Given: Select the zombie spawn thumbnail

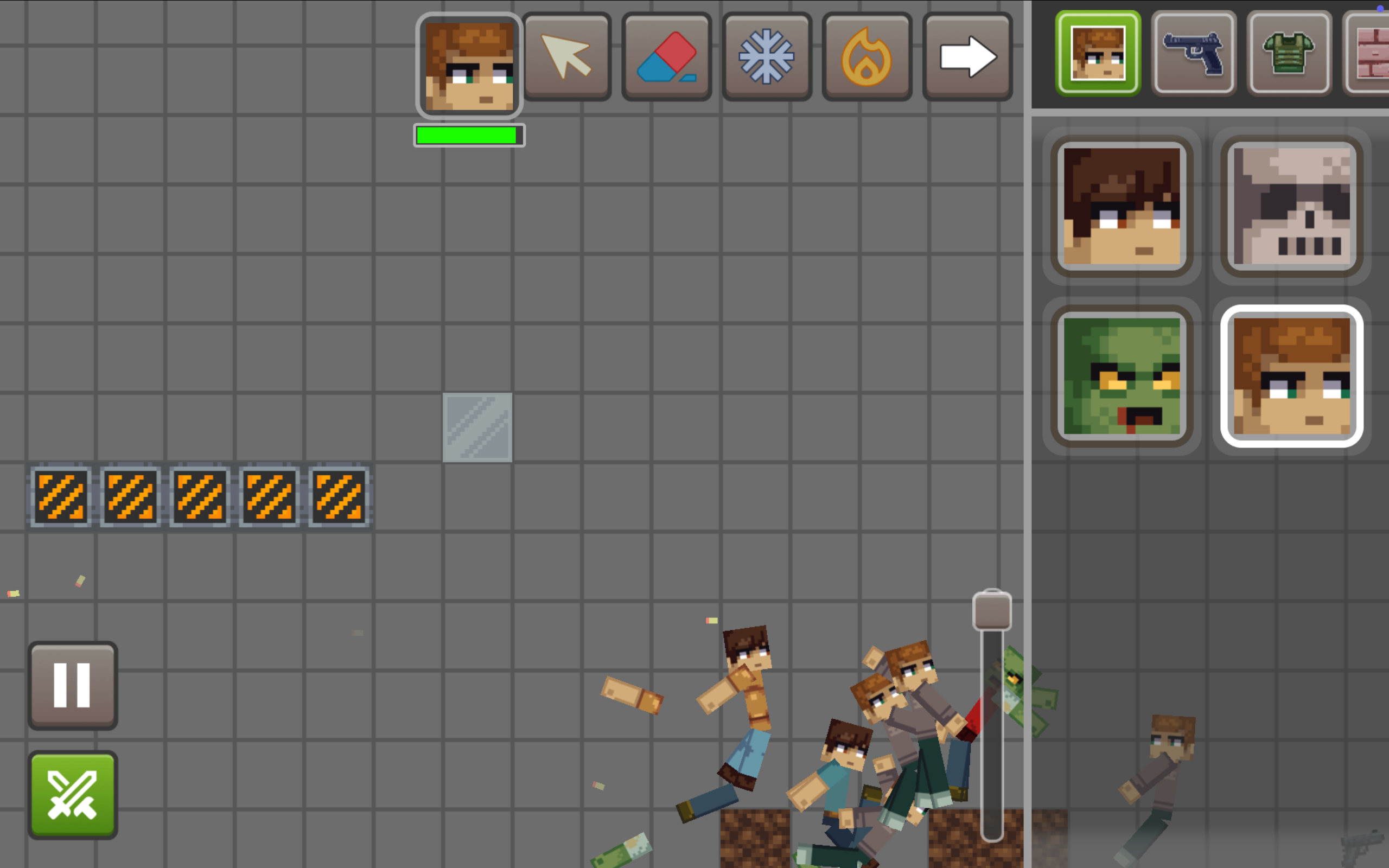Looking at the screenshot, I should (1122, 378).
